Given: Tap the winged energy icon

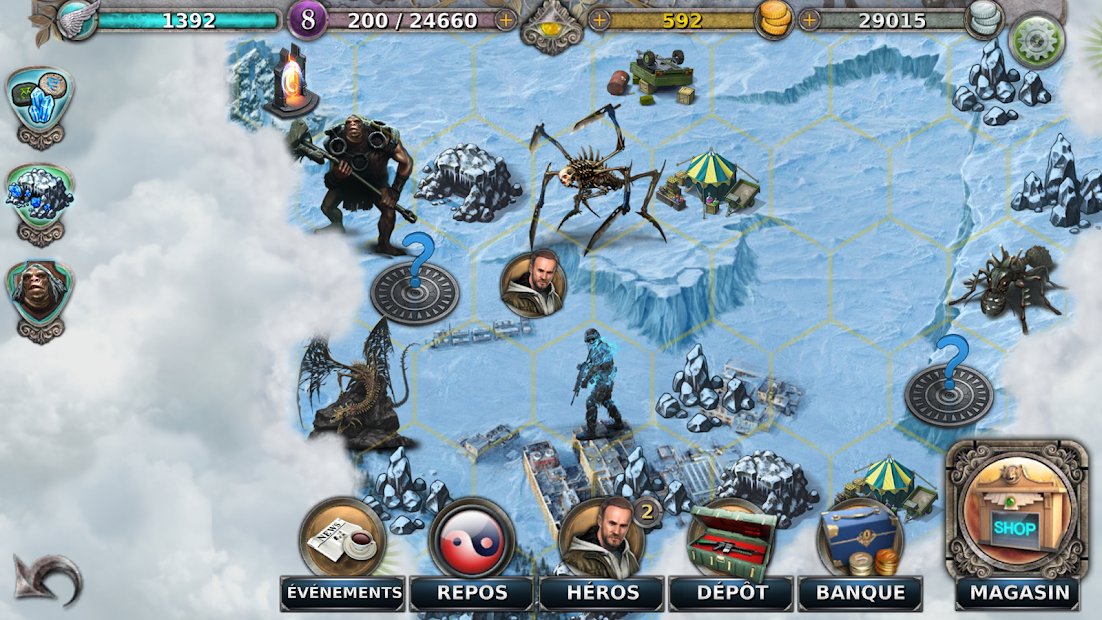Looking at the screenshot, I should coord(76,19).
